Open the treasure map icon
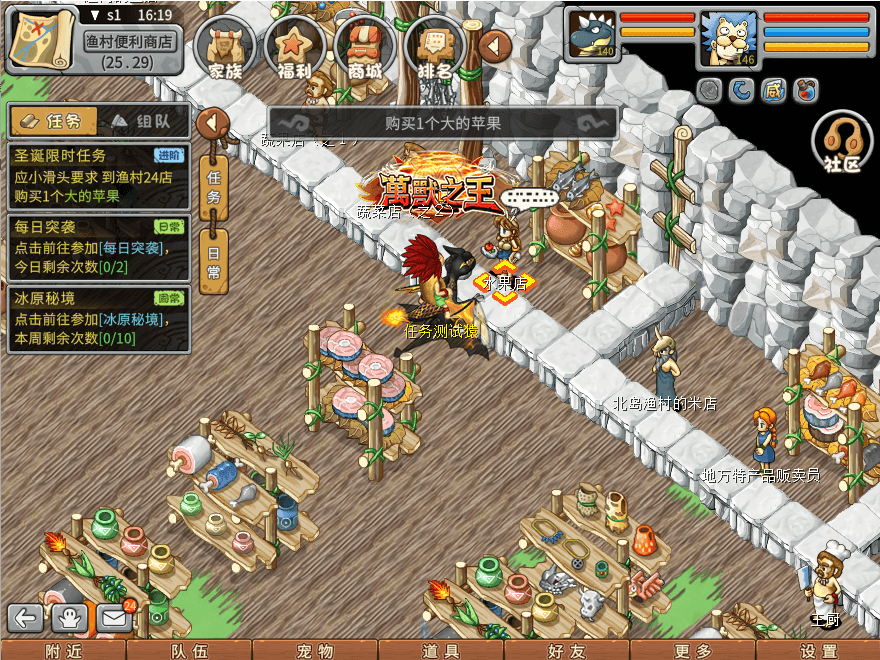The image size is (880, 660). coord(39,38)
